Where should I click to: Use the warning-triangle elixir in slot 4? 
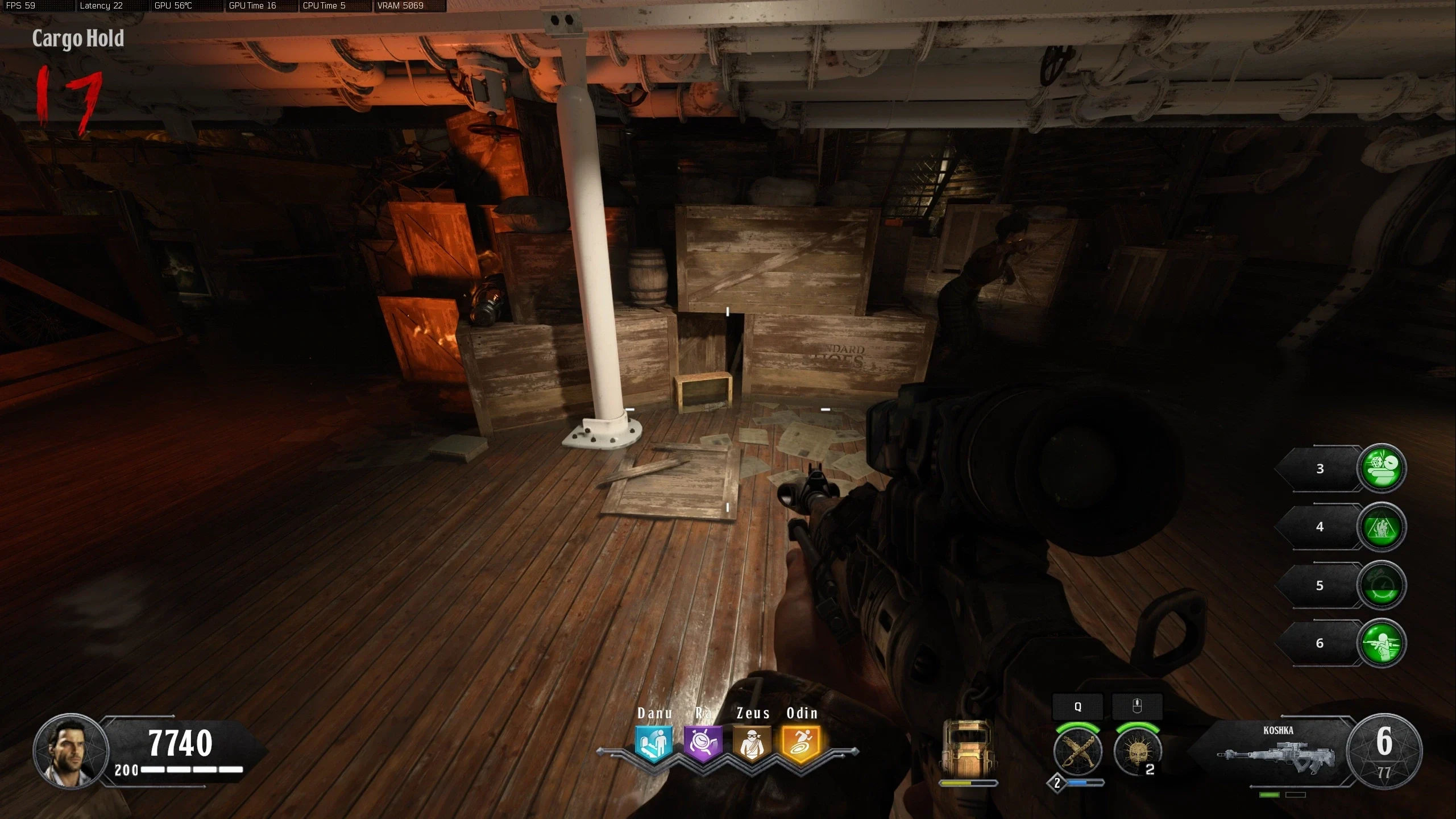coord(1381,527)
